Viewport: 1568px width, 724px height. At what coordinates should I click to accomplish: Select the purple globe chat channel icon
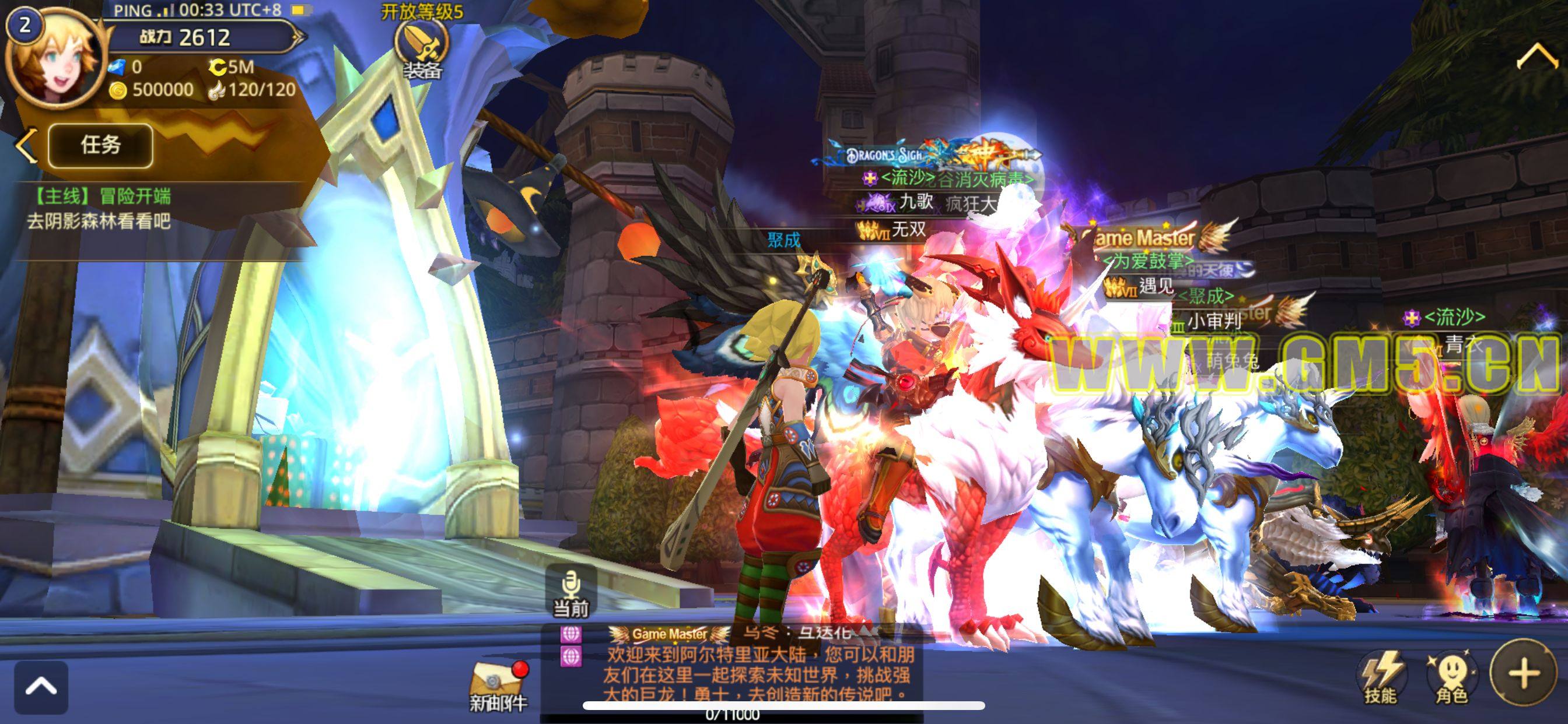[x=570, y=634]
